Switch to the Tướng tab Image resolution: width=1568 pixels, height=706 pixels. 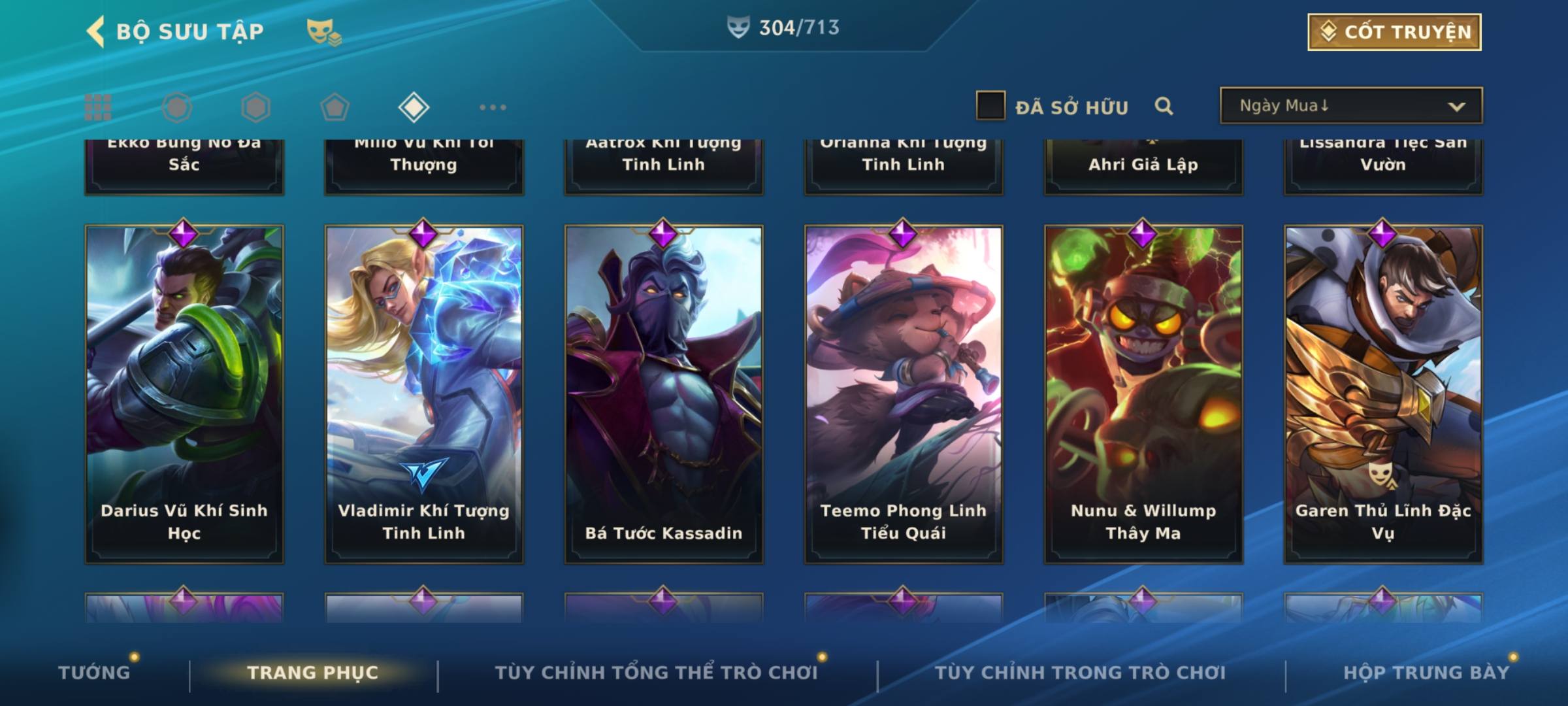(94, 673)
